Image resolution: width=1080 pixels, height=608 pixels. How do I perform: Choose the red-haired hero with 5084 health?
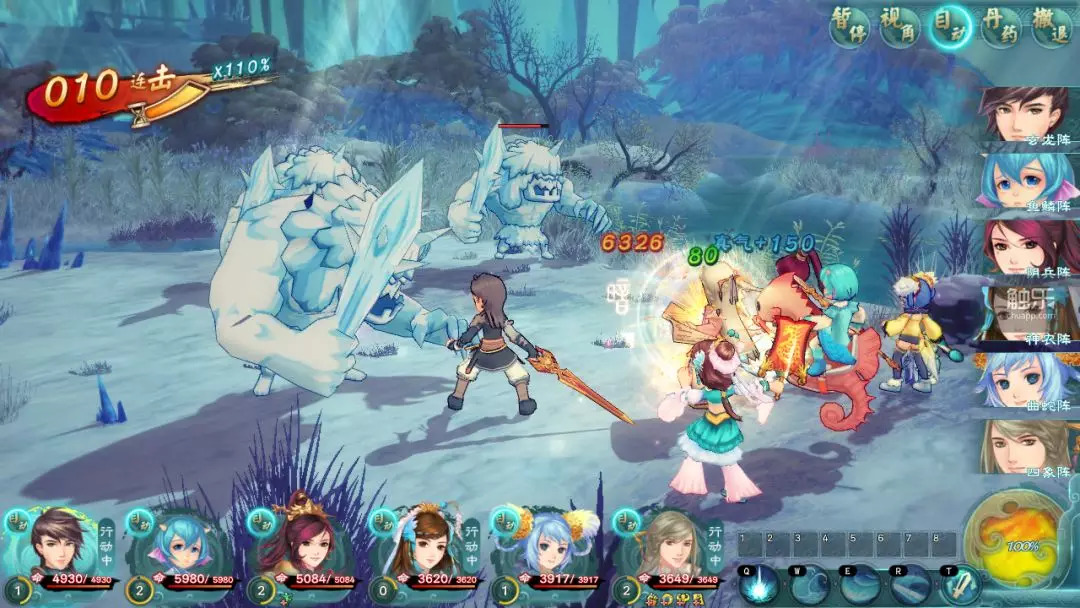pos(302,545)
